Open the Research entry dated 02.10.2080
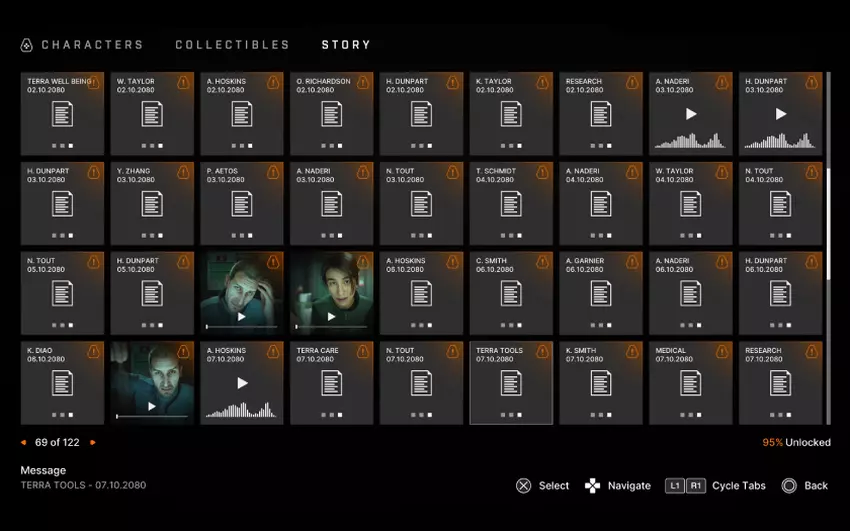Viewport: 850px width, 531px height. pos(601,113)
